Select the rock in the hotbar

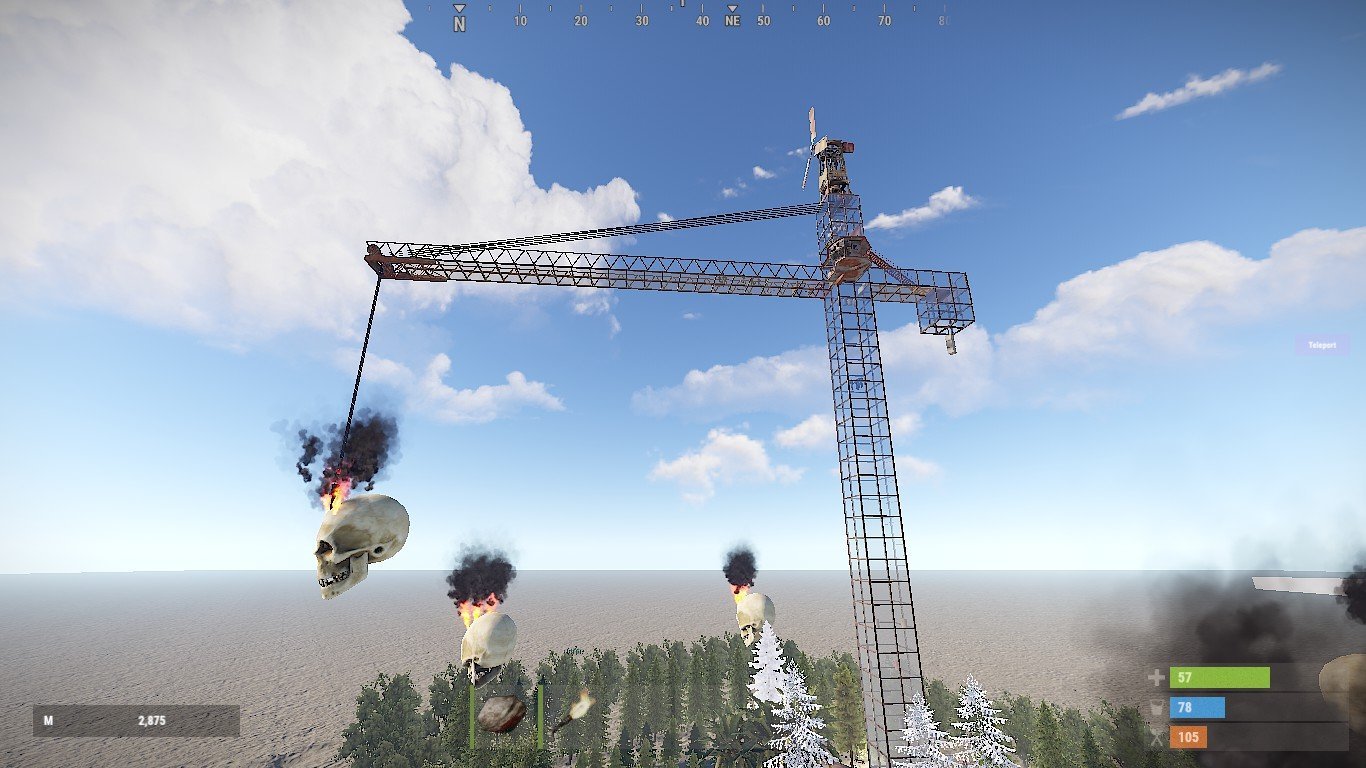click(502, 713)
